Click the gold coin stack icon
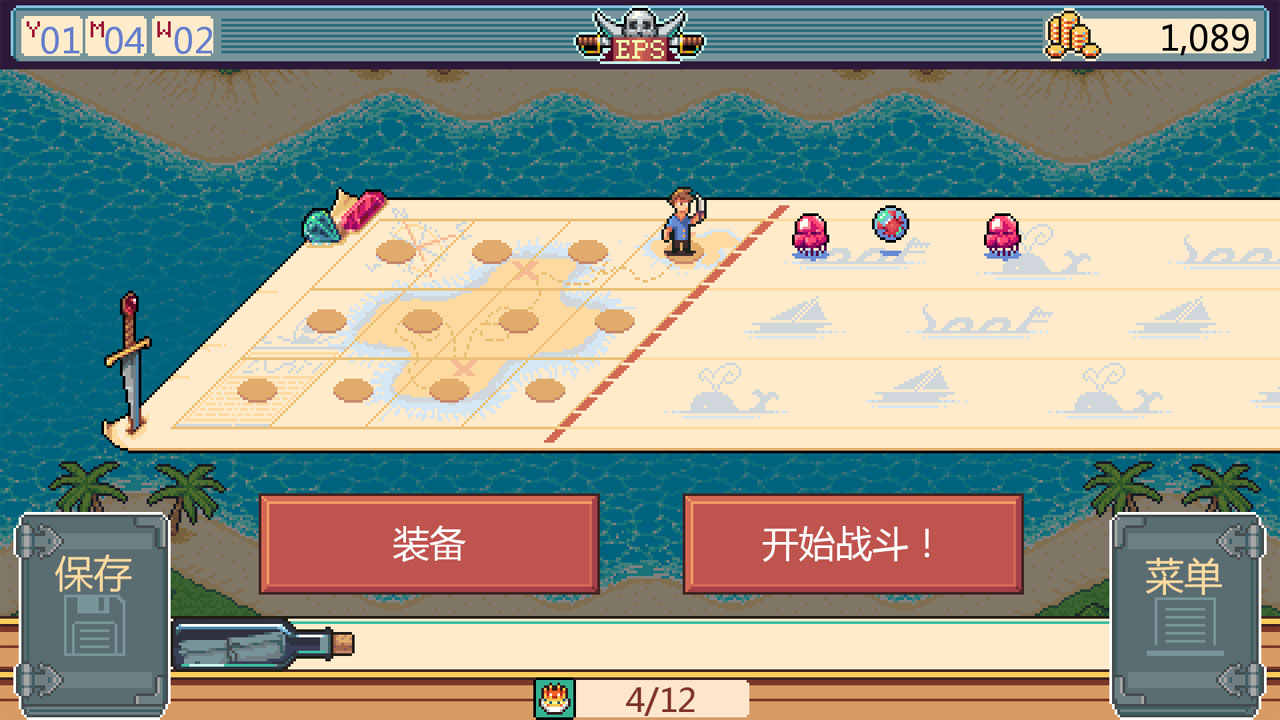This screenshot has width=1280, height=720. click(x=1072, y=34)
